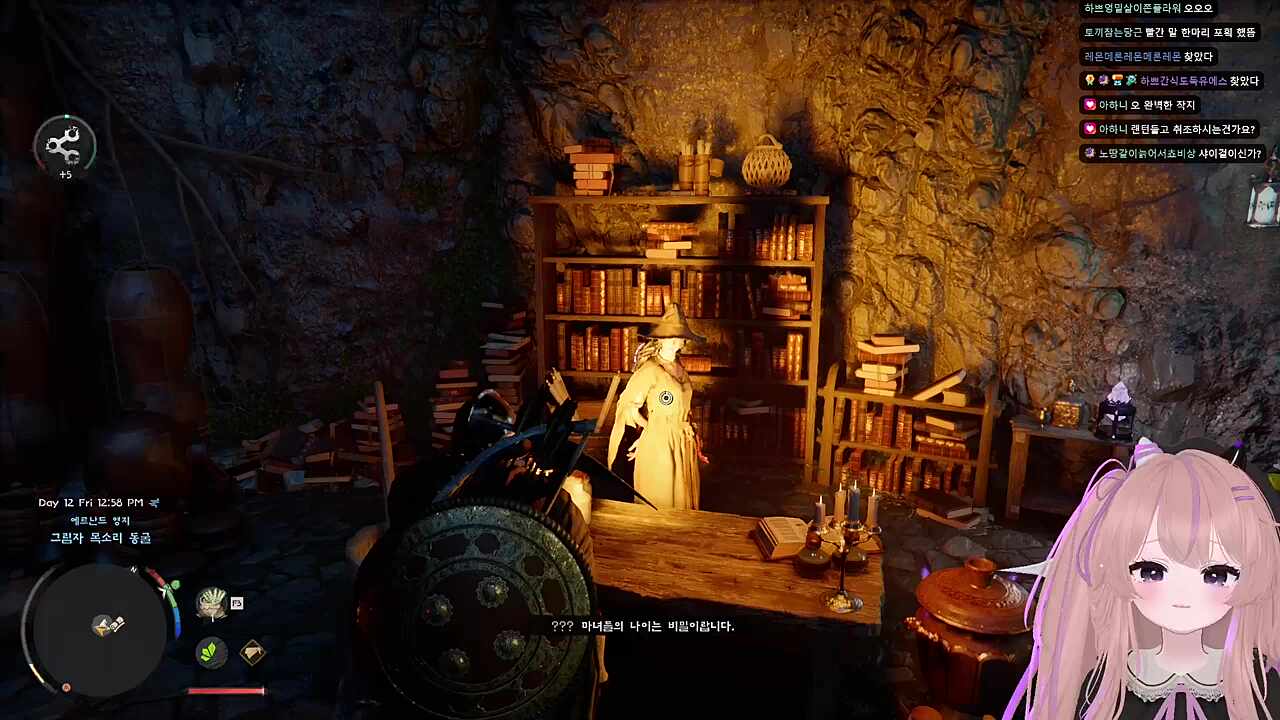Activate the green leaf ability icon

point(210,653)
